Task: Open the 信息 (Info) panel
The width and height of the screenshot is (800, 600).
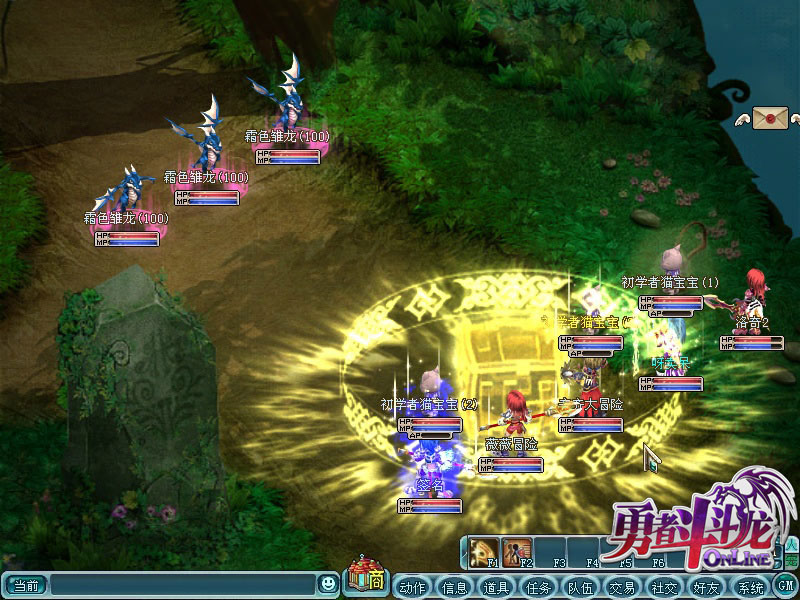Action: [x=454, y=586]
